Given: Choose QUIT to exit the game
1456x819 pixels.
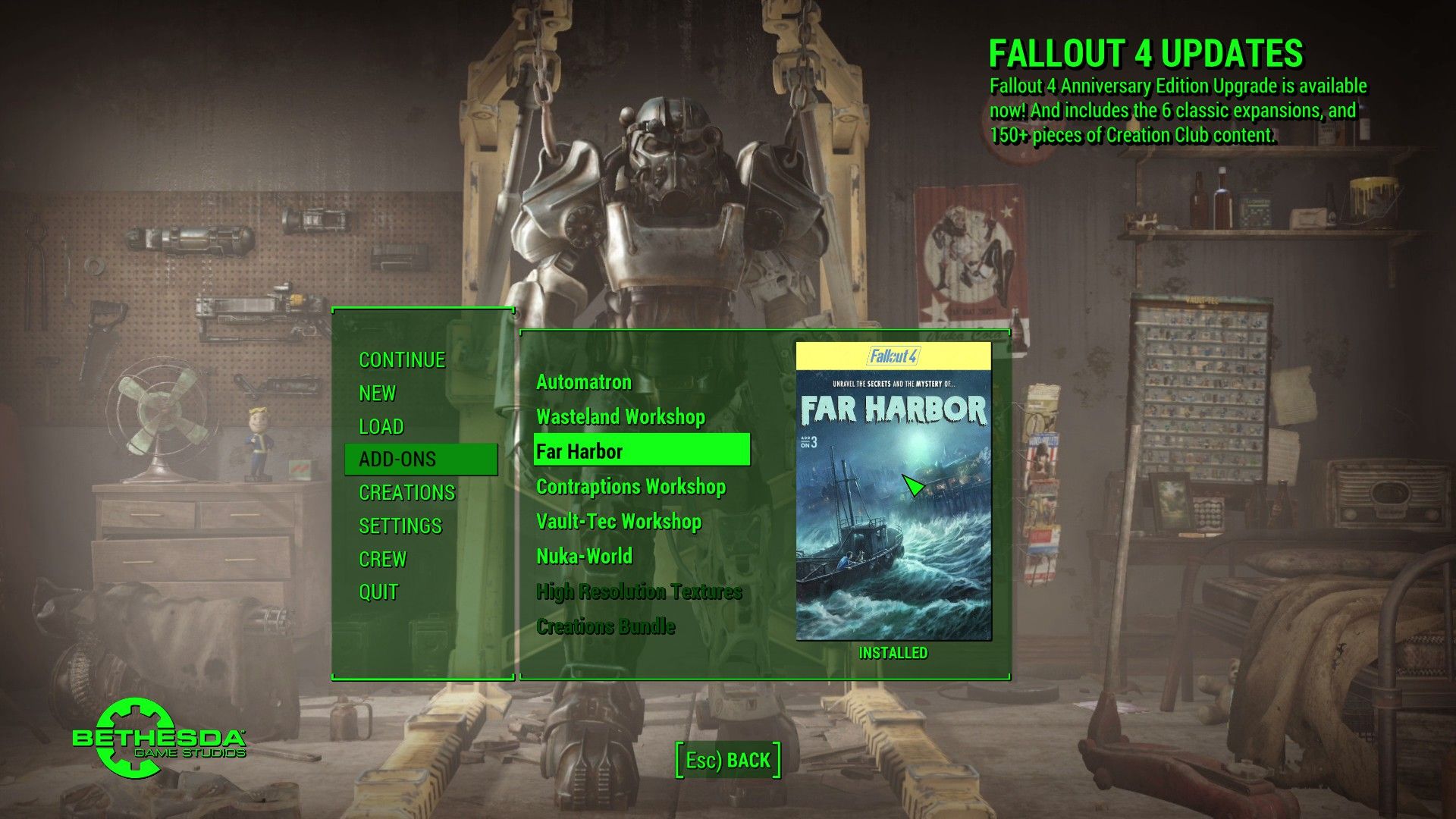Looking at the screenshot, I should (378, 592).
